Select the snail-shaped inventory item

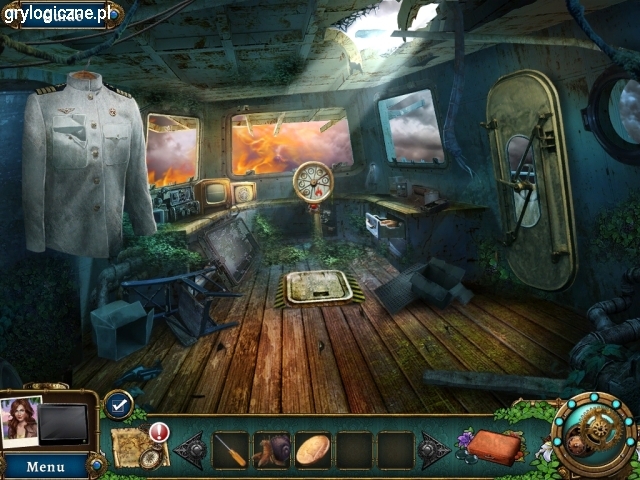[272, 449]
